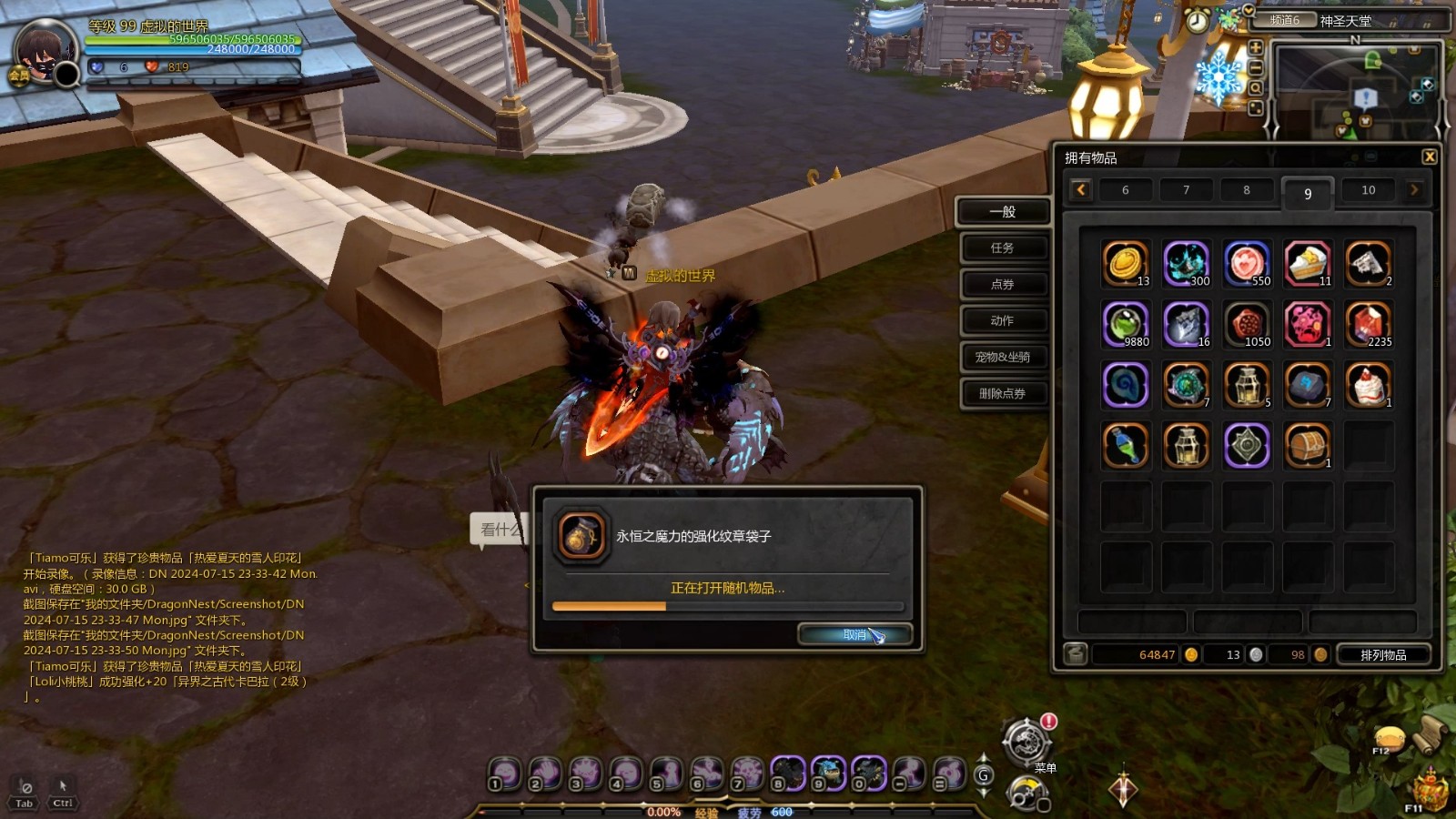Image resolution: width=1456 pixels, height=819 pixels.
Task: Open the 宠物&坐骑 pets and mounts category
Action: (x=1002, y=357)
